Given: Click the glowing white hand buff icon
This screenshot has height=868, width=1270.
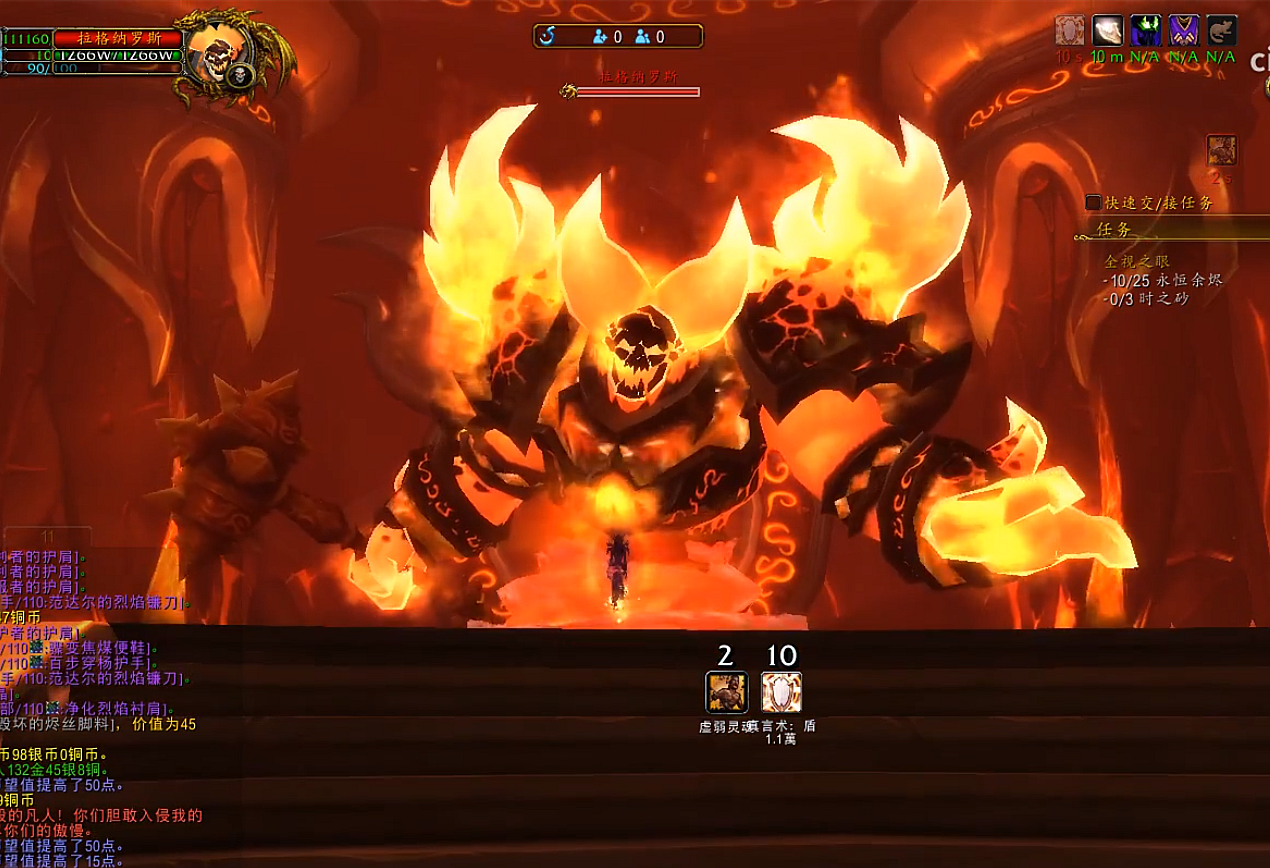Looking at the screenshot, I should pyautogui.click(x=1107, y=31).
